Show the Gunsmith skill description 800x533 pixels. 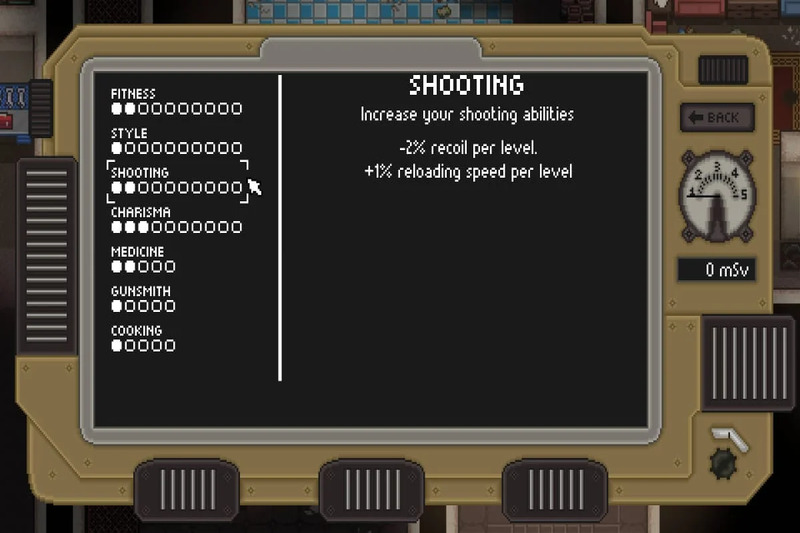coord(143,299)
